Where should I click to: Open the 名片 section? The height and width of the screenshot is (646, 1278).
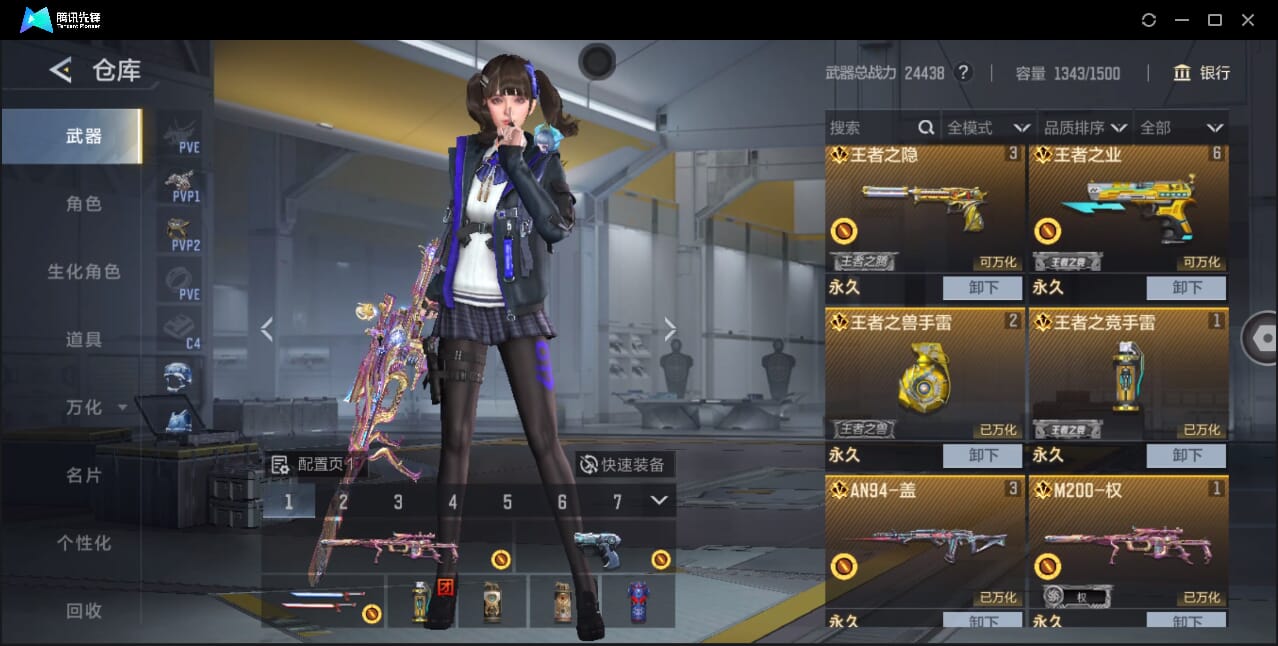pyautogui.click(x=83, y=475)
